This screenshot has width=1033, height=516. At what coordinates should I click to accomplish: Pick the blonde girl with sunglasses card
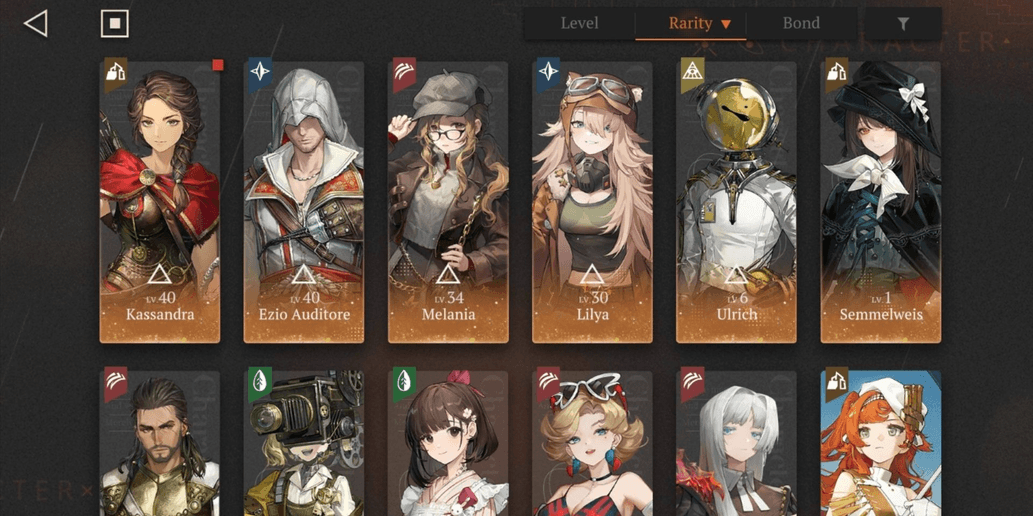tap(592, 445)
